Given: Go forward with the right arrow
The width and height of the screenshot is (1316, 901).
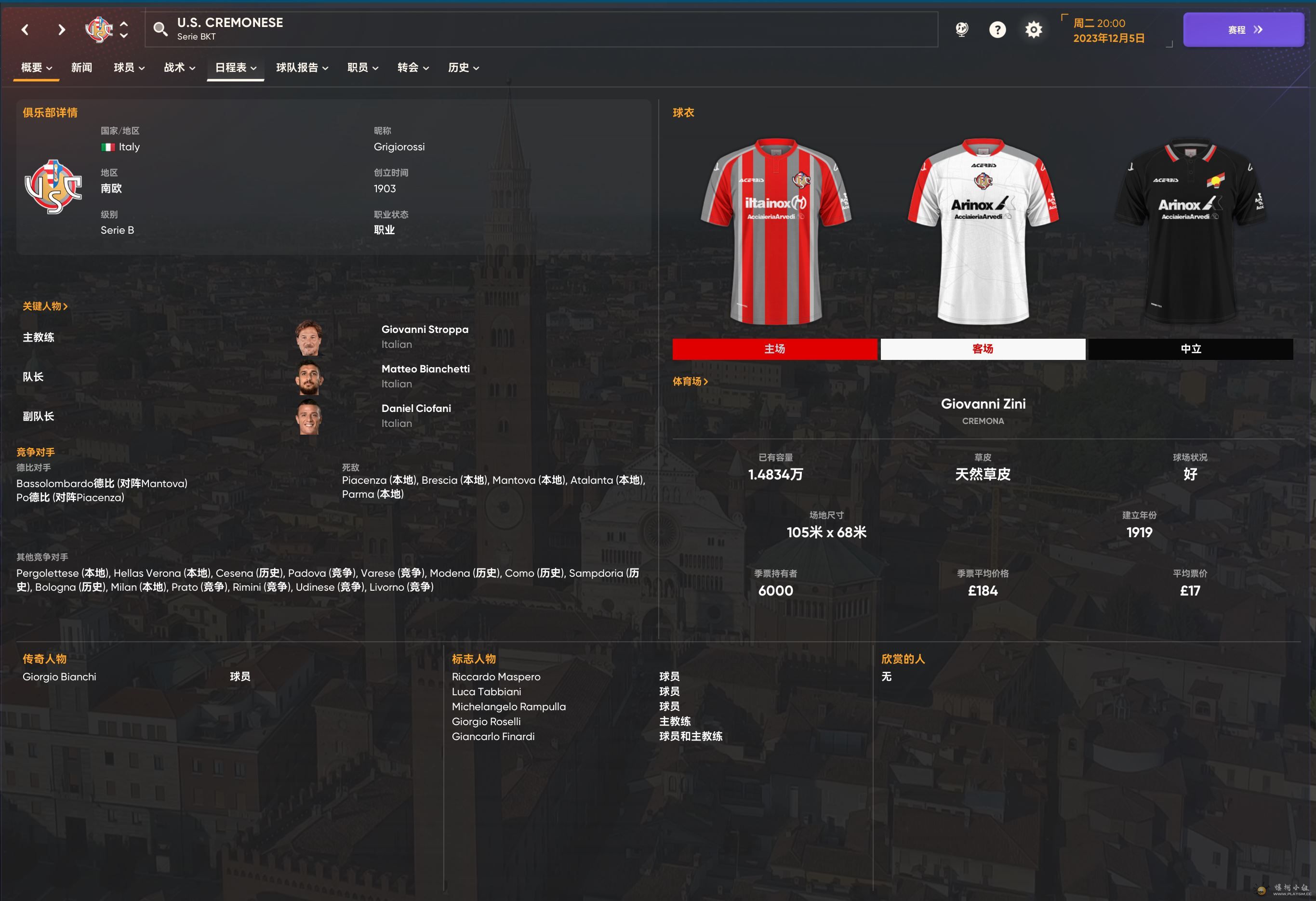Looking at the screenshot, I should tap(61, 29).
